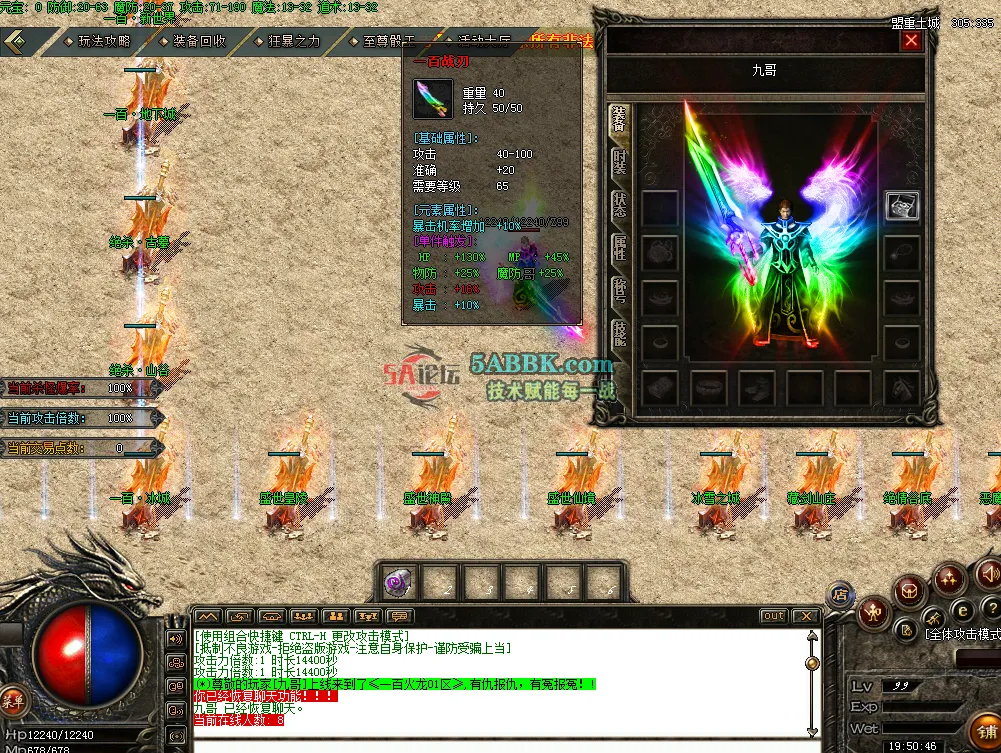The image size is (1001, 753).
Task: Switch to the 技能 tab
Action: [x=619, y=336]
